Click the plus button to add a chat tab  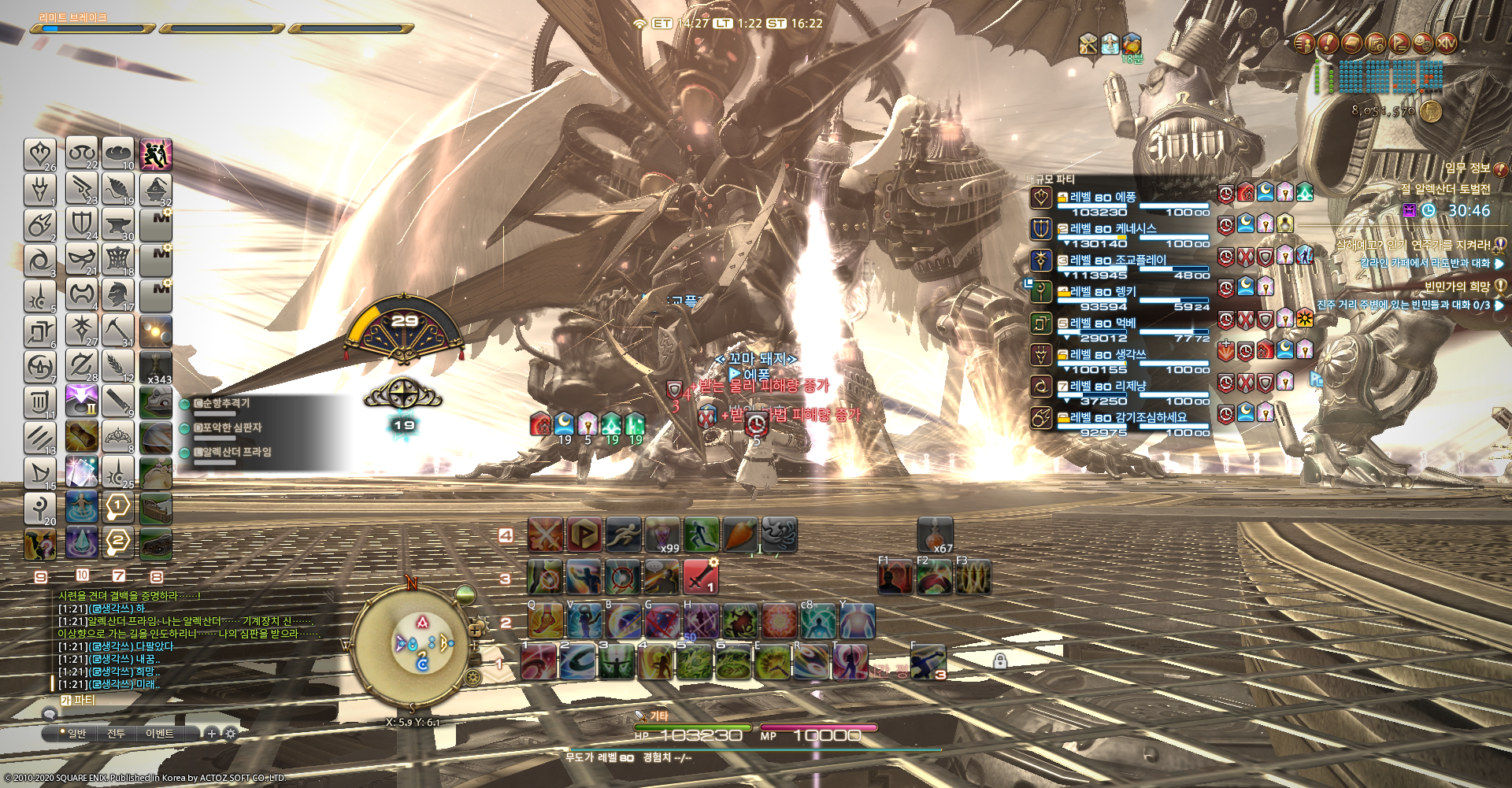212,733
